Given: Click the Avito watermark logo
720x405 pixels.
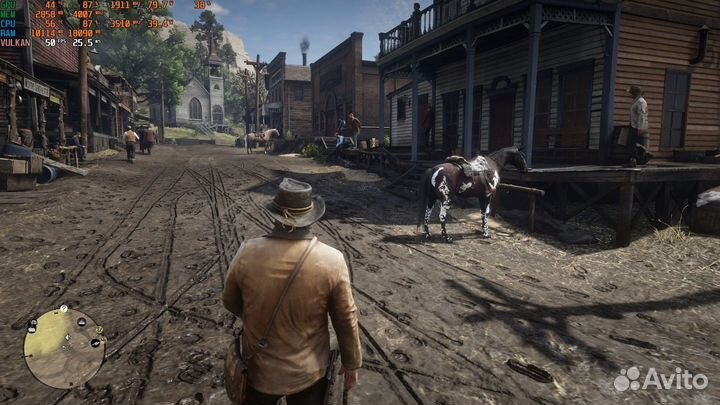Looking at the screenshot, I should pyautogui.click(x=659, y=379).
